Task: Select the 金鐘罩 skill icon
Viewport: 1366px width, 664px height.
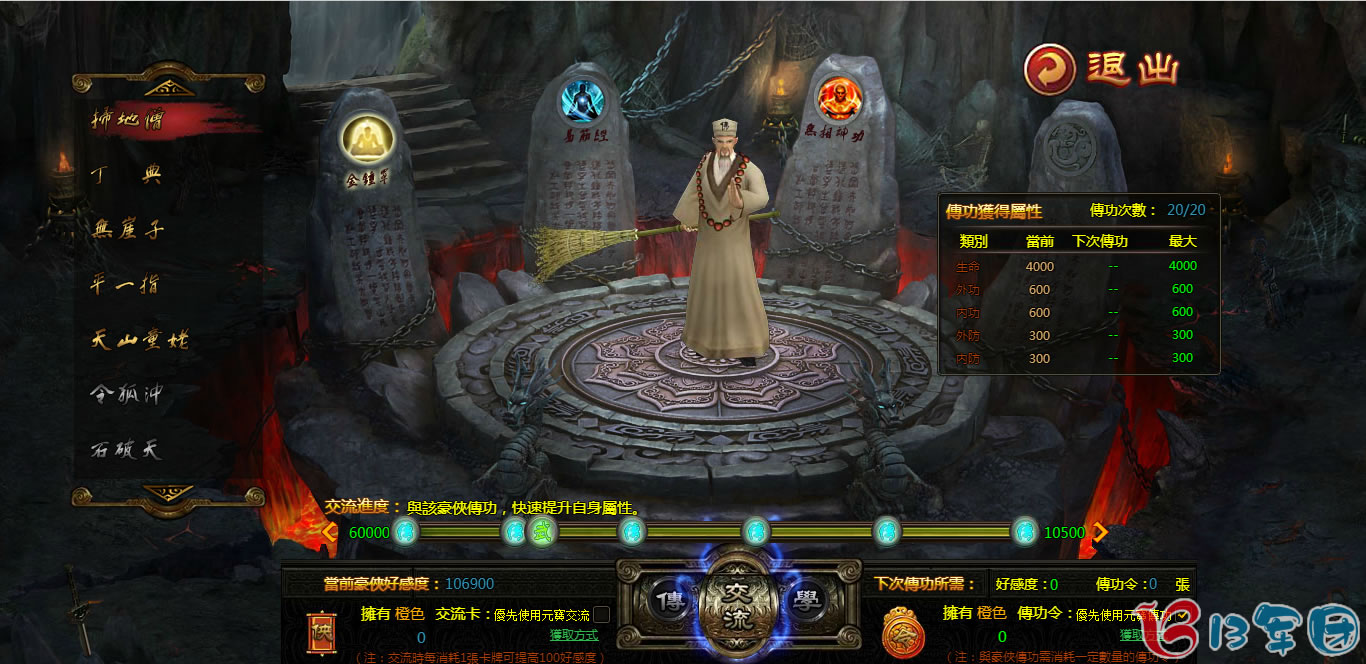Action: tap(367, 143)
